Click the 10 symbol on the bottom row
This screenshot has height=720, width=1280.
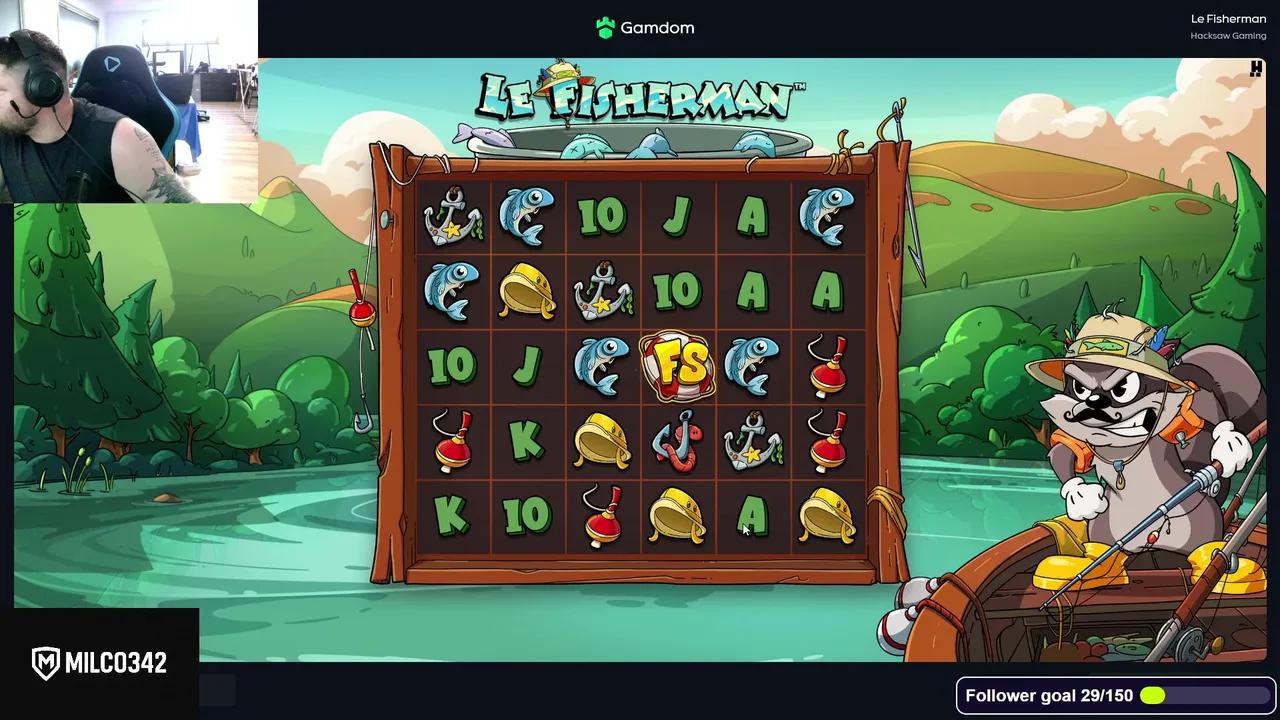tap(528, 516)
